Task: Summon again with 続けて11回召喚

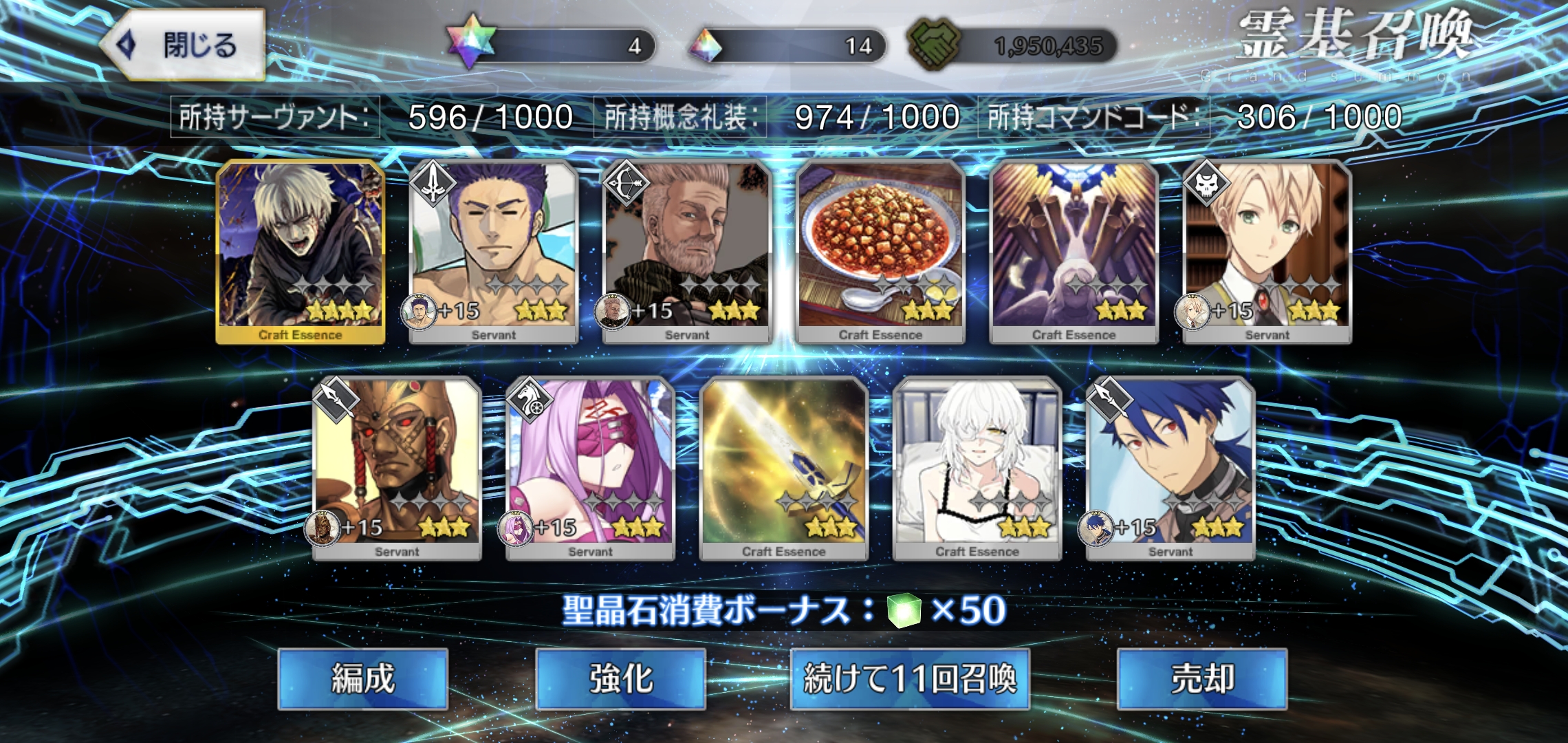Action: [x=909, y=678]
